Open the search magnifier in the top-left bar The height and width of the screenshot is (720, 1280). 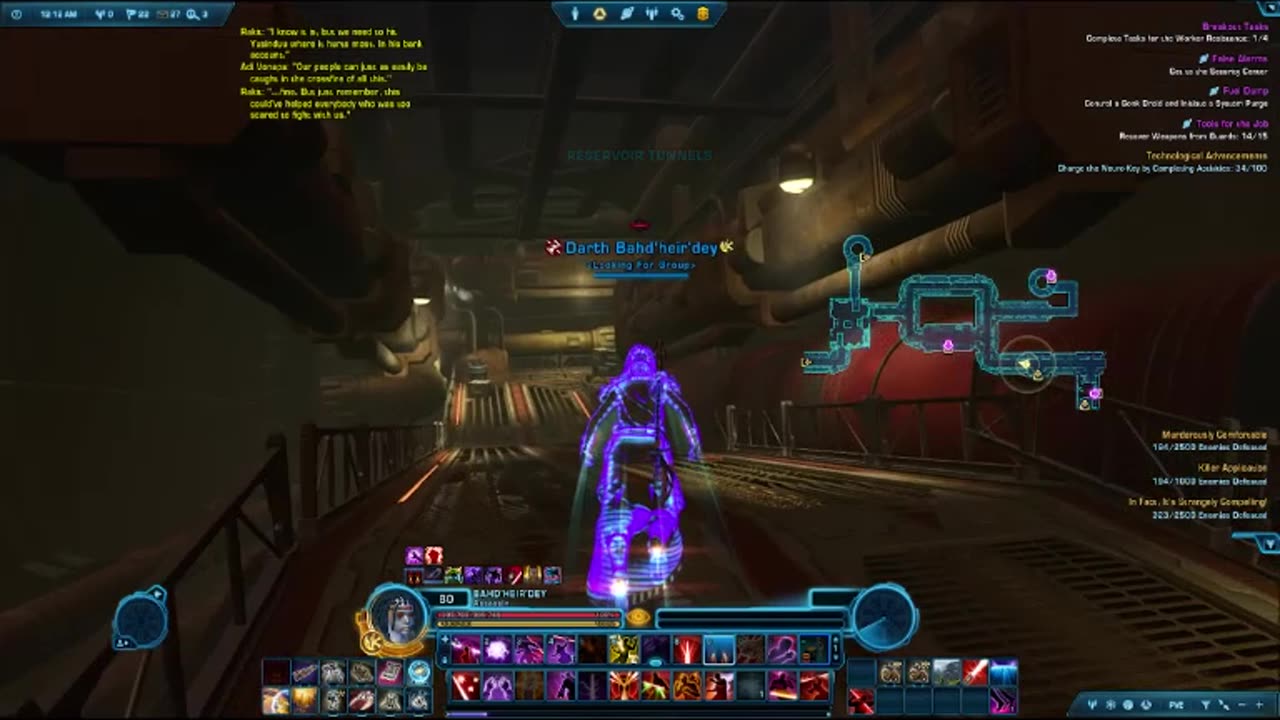pyautogui.click(x=192, y=12)
